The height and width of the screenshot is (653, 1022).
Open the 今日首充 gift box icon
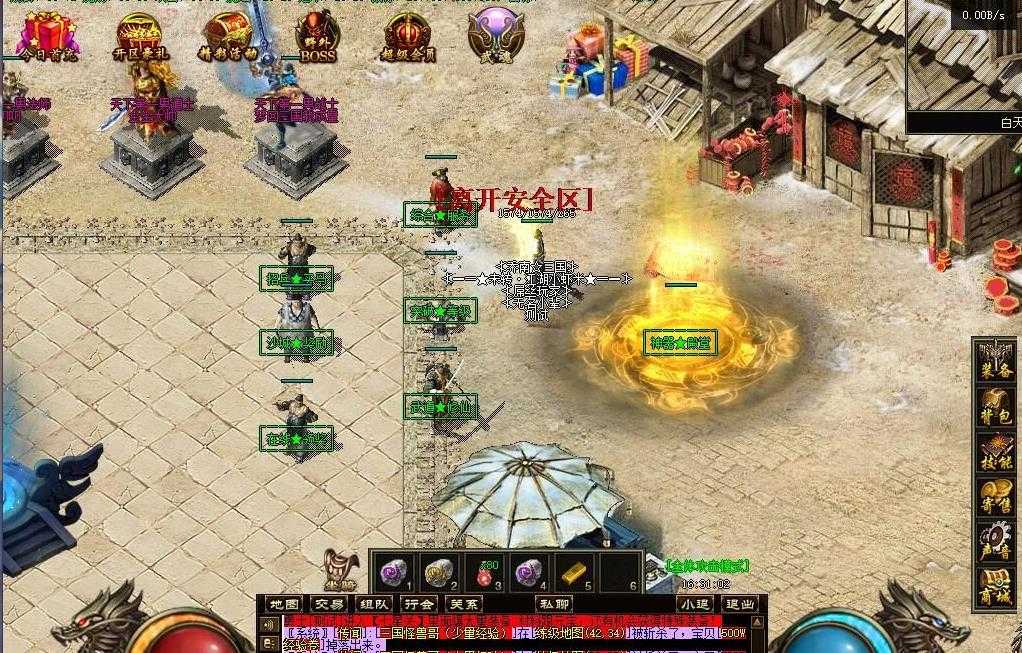point(44,35)
